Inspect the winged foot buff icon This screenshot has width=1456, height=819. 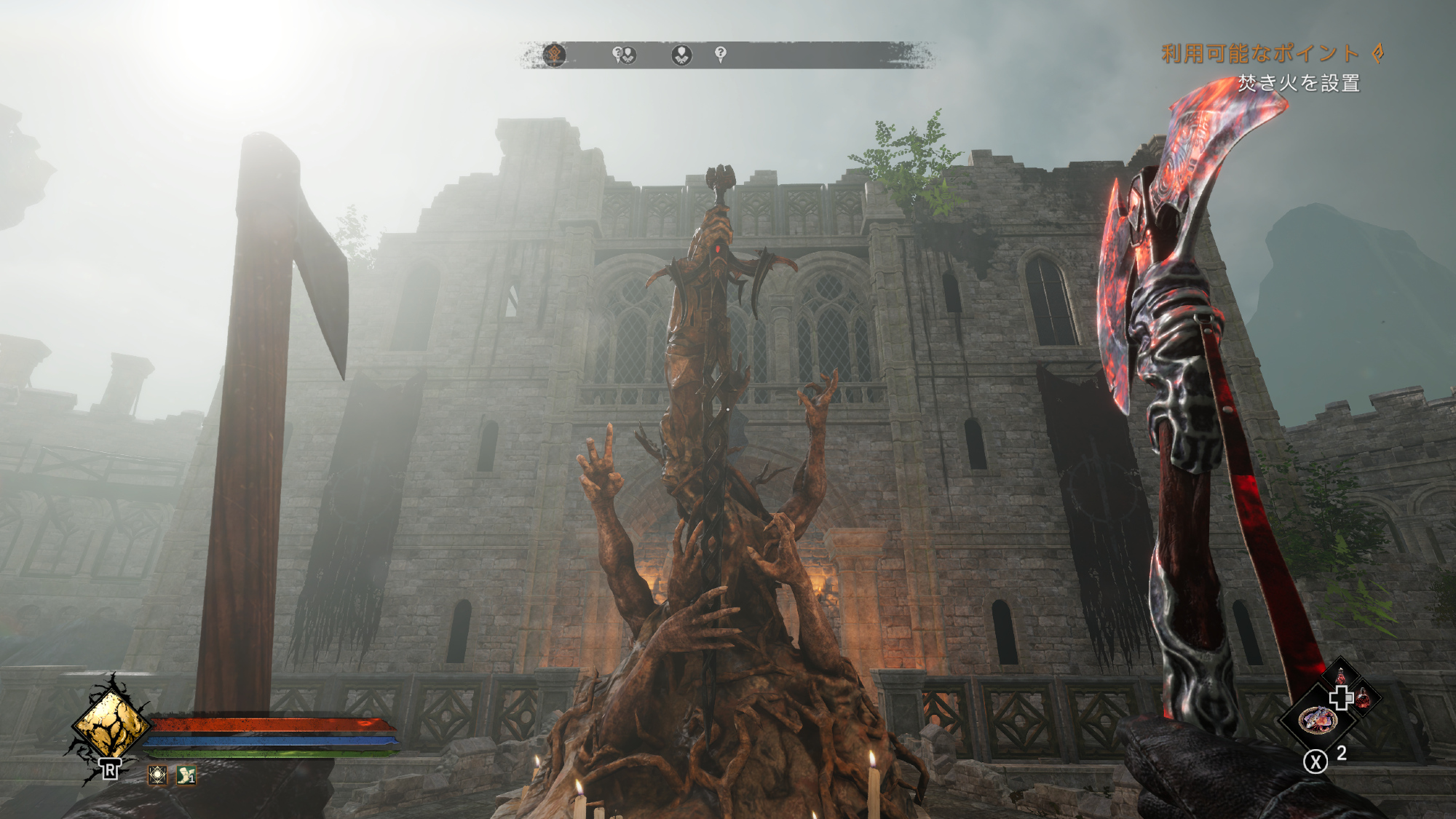pyautogui.click(x=186, y=775)
